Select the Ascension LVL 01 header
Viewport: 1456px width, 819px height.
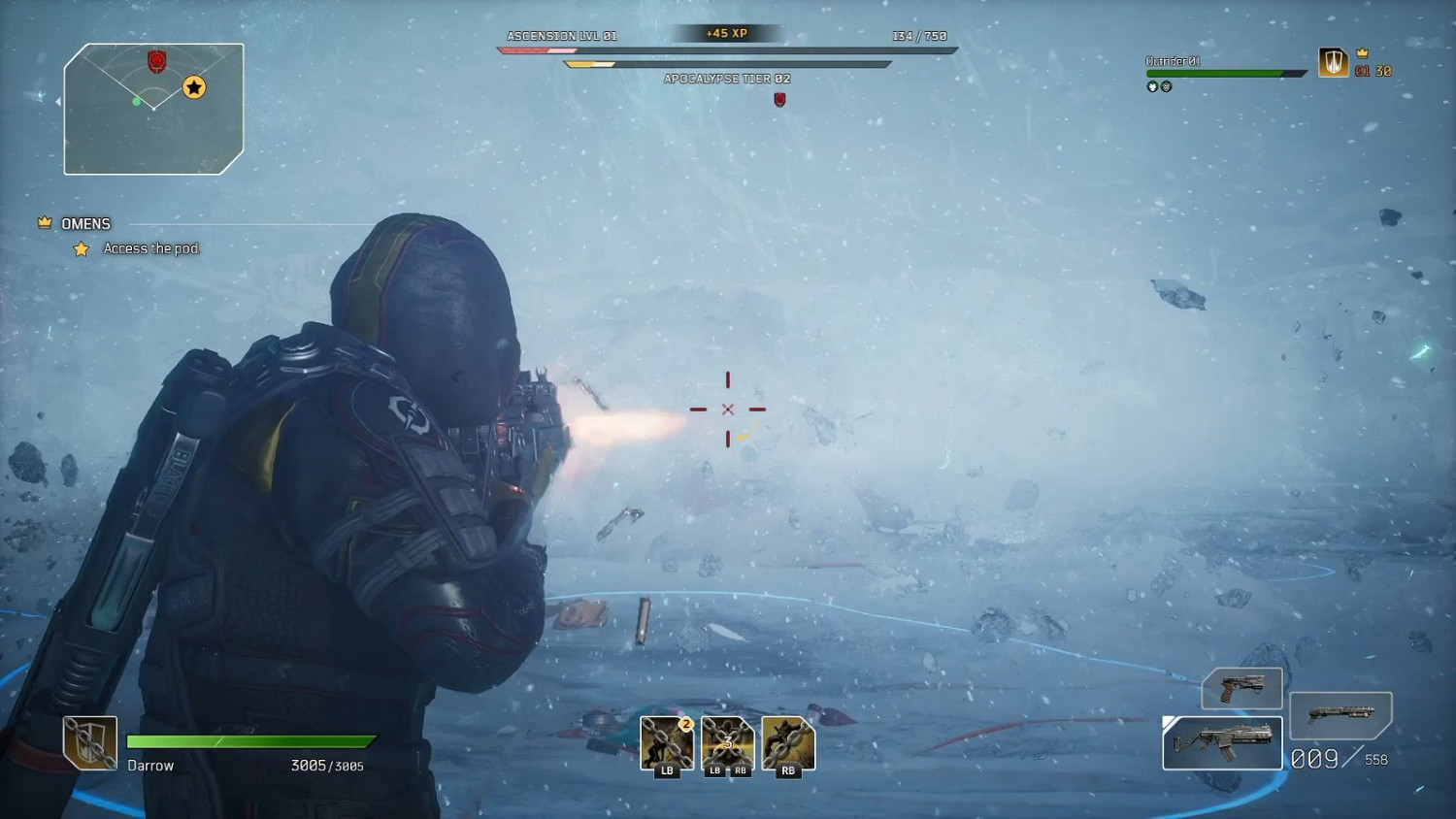click(561, 34)
